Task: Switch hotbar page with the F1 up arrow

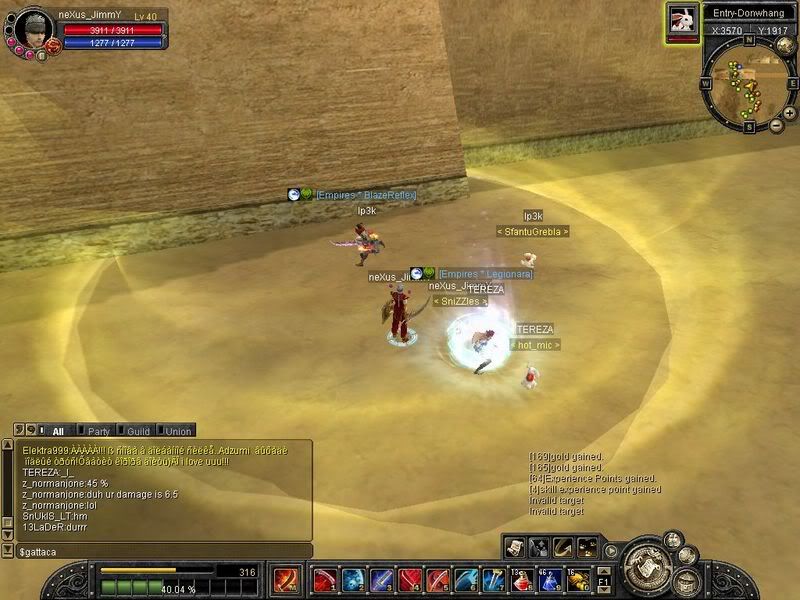Action: click(605, 569)
